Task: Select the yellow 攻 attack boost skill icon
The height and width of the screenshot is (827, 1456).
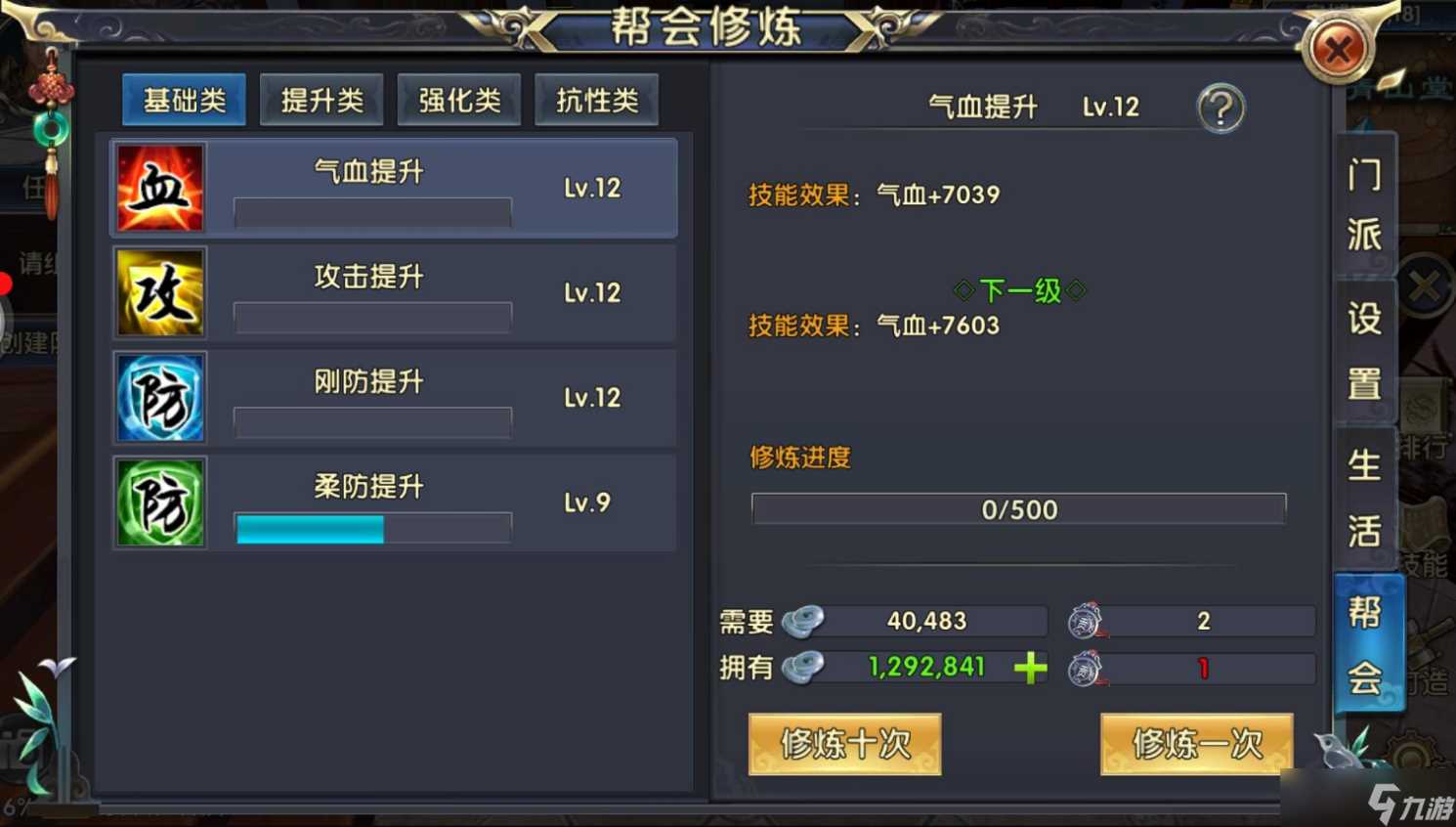Action: (x=159, y=292)
